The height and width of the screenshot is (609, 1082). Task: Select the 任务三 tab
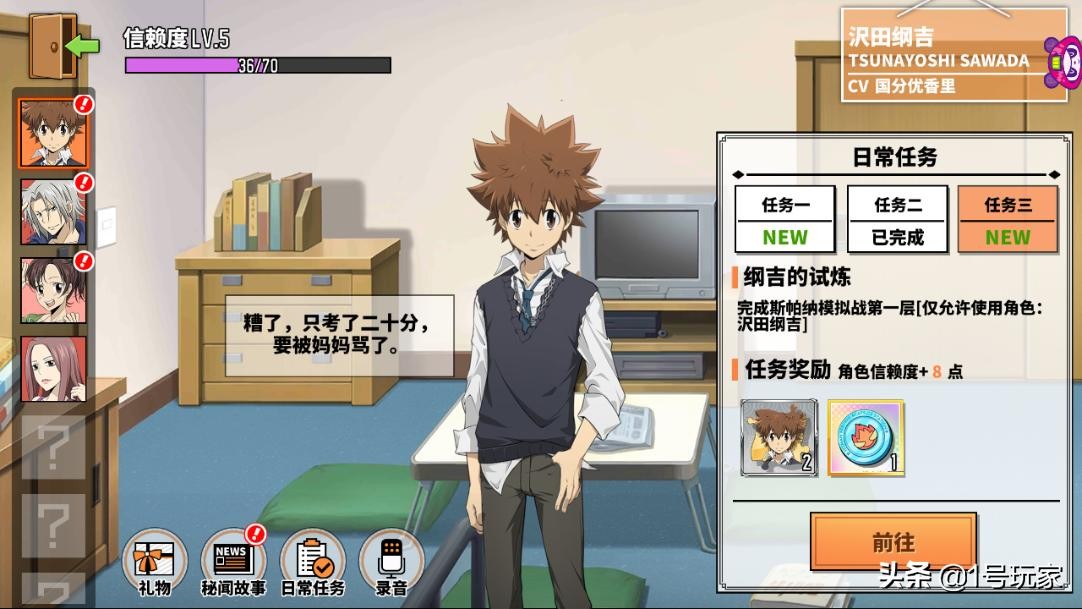tap(1007, 219)
